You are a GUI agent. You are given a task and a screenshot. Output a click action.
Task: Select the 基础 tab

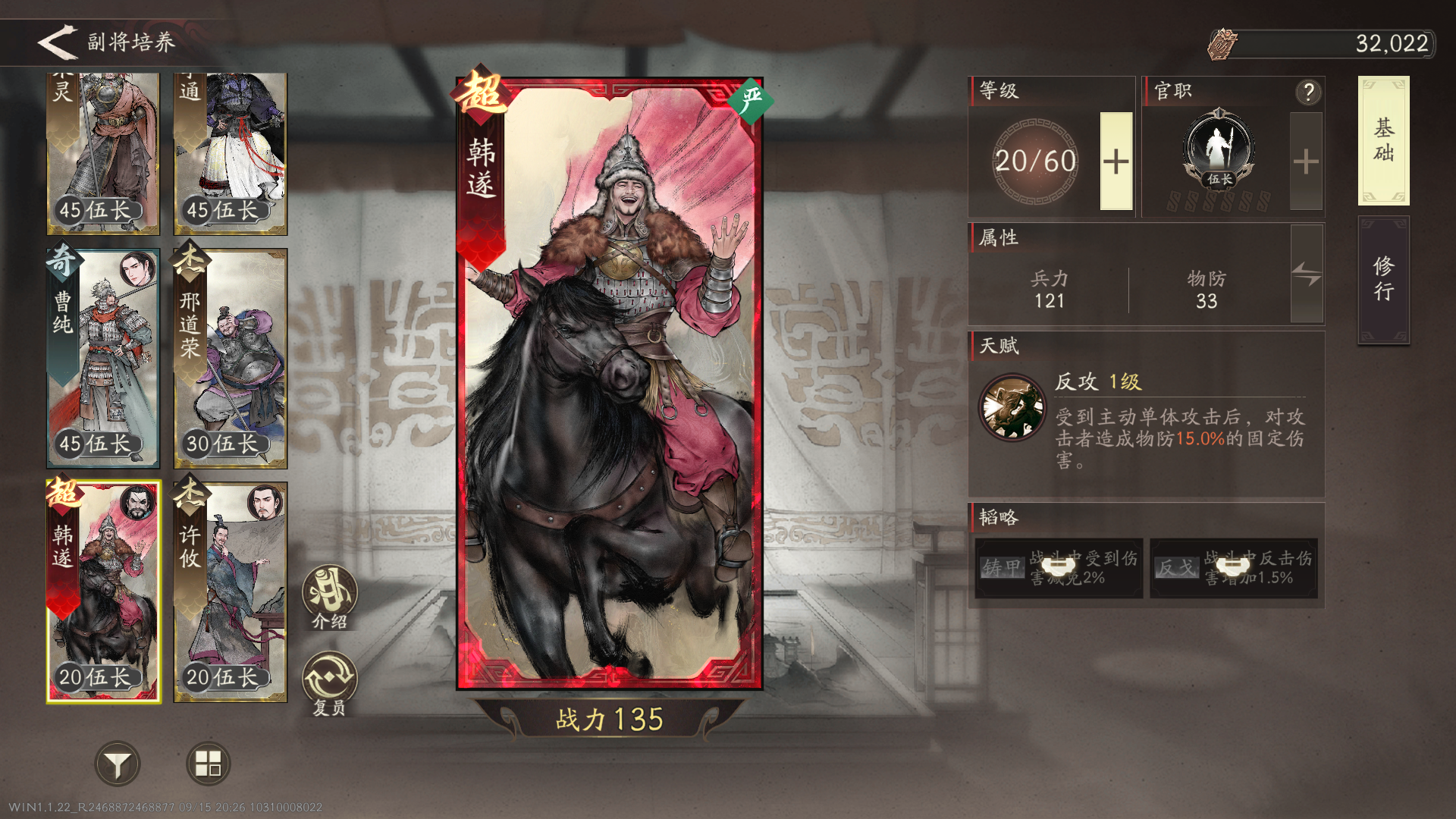[1383, 143]
